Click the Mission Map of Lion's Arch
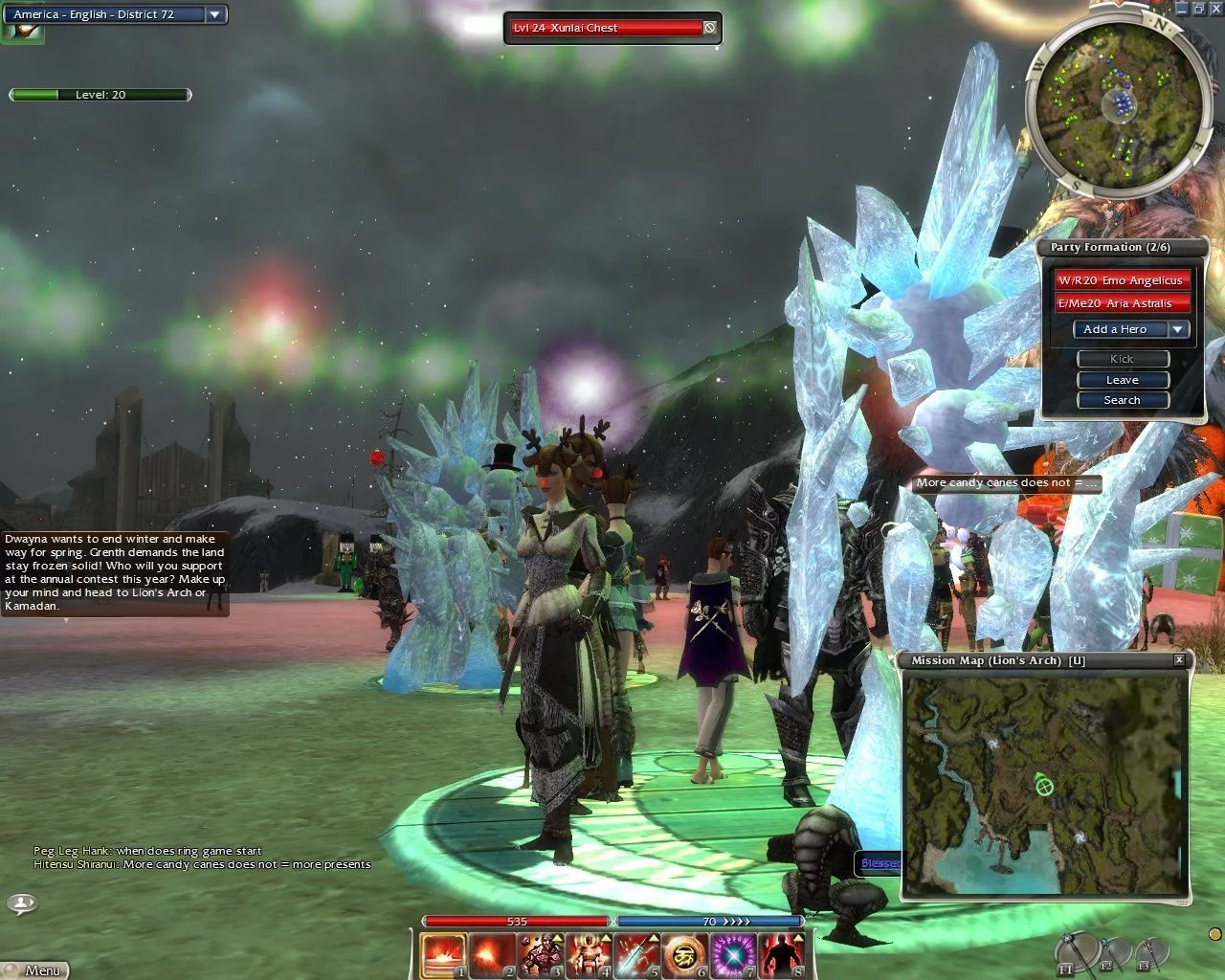The height and width of the screenshot is (980, 1225). [1044, 785]
